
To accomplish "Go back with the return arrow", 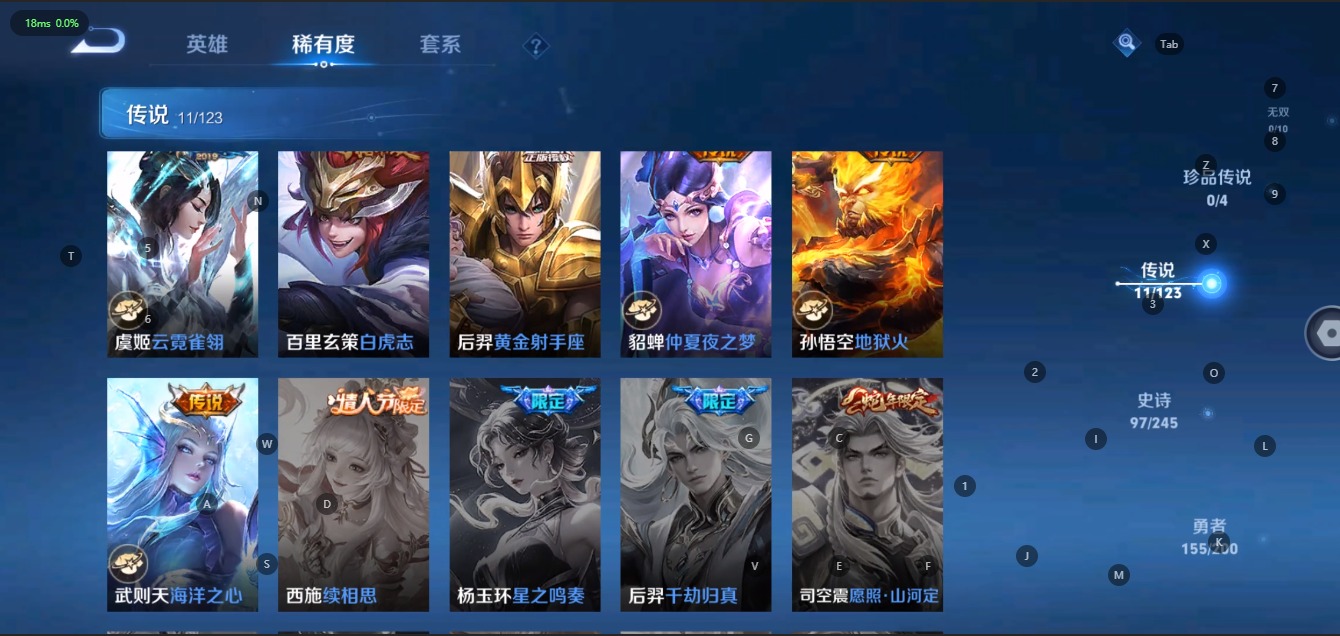I will [x=99, y=42].
